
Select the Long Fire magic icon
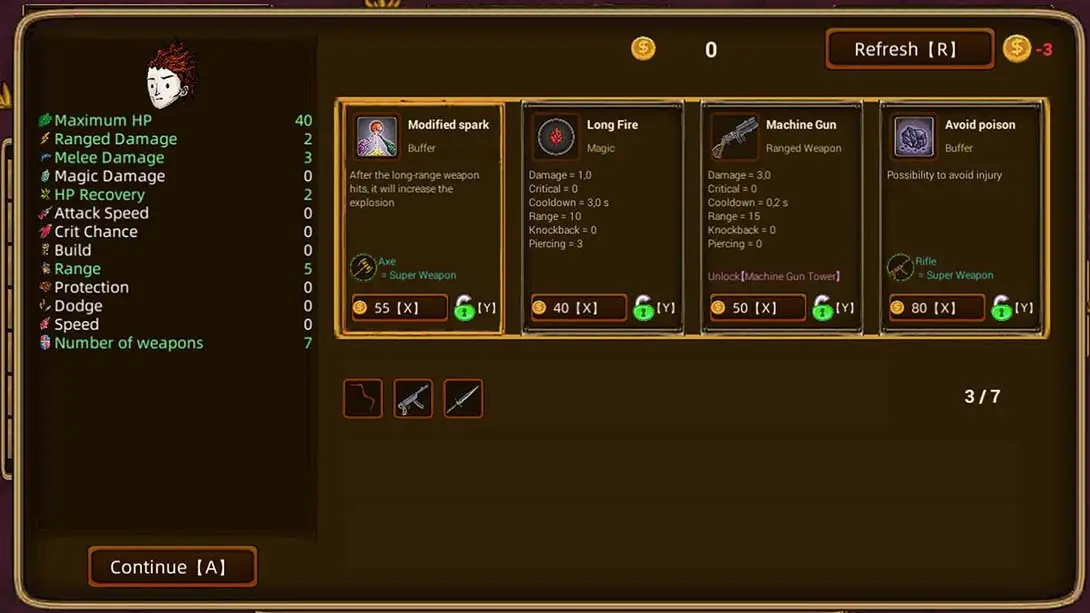point(555,137)
